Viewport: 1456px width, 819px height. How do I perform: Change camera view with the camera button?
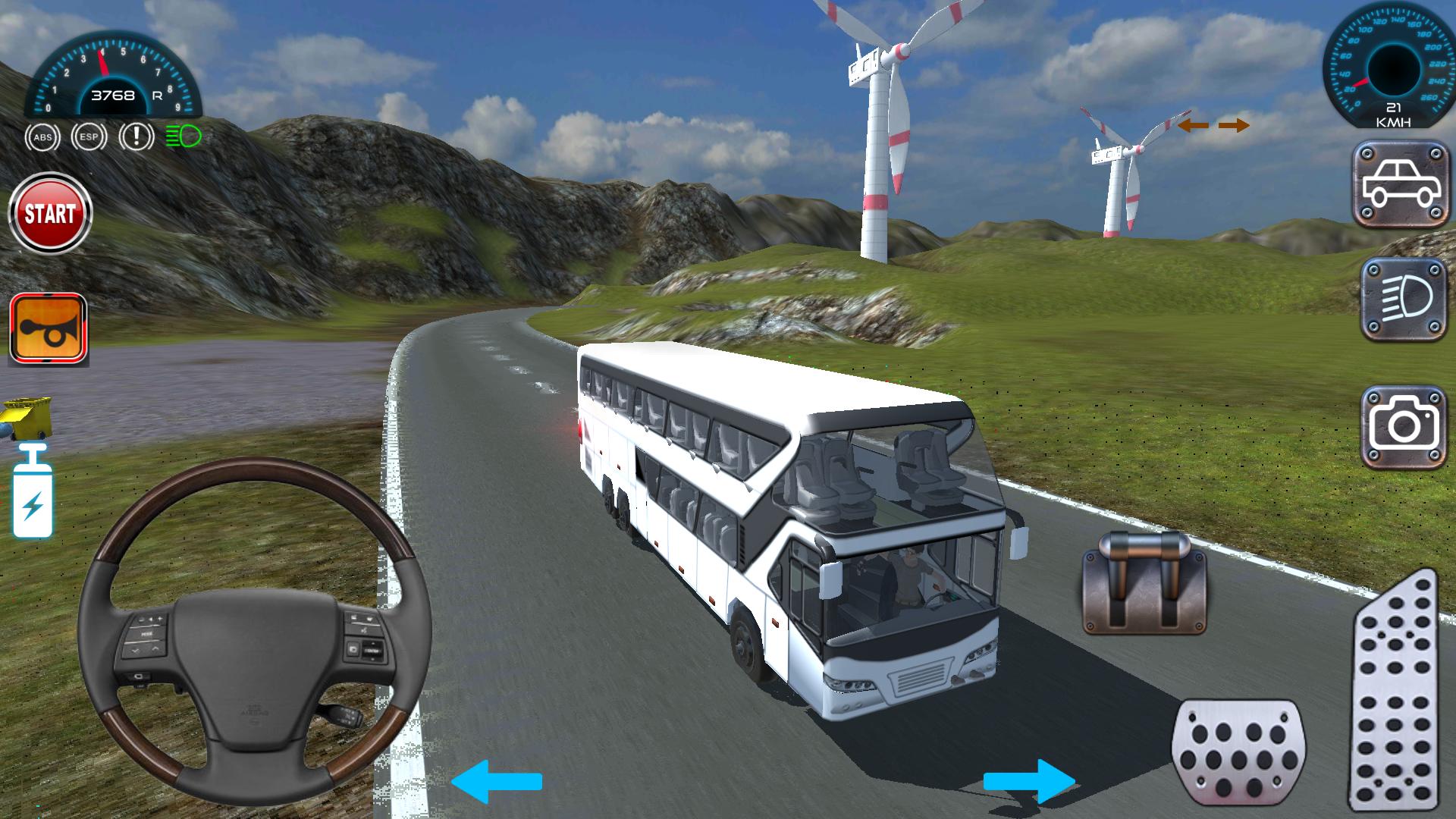(x=1403, y=427)
